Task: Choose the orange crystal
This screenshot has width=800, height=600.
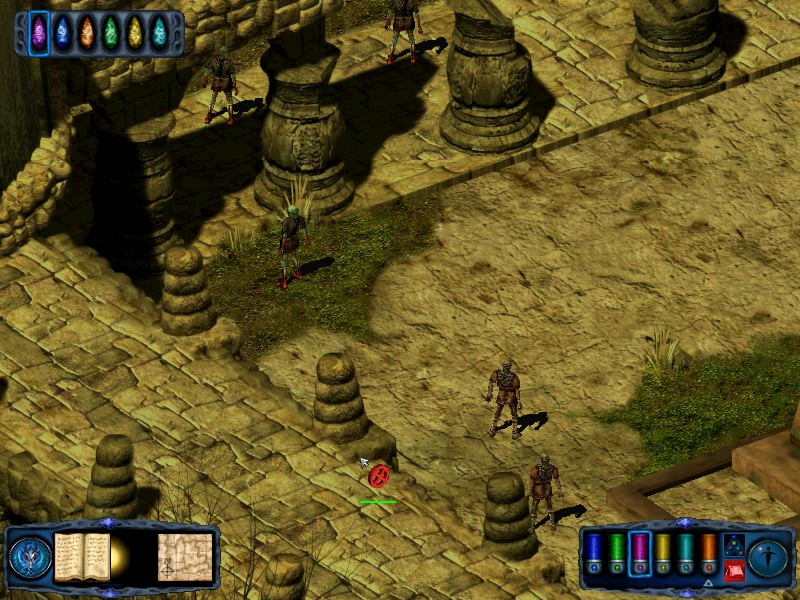Action: [x=87, y=32]
